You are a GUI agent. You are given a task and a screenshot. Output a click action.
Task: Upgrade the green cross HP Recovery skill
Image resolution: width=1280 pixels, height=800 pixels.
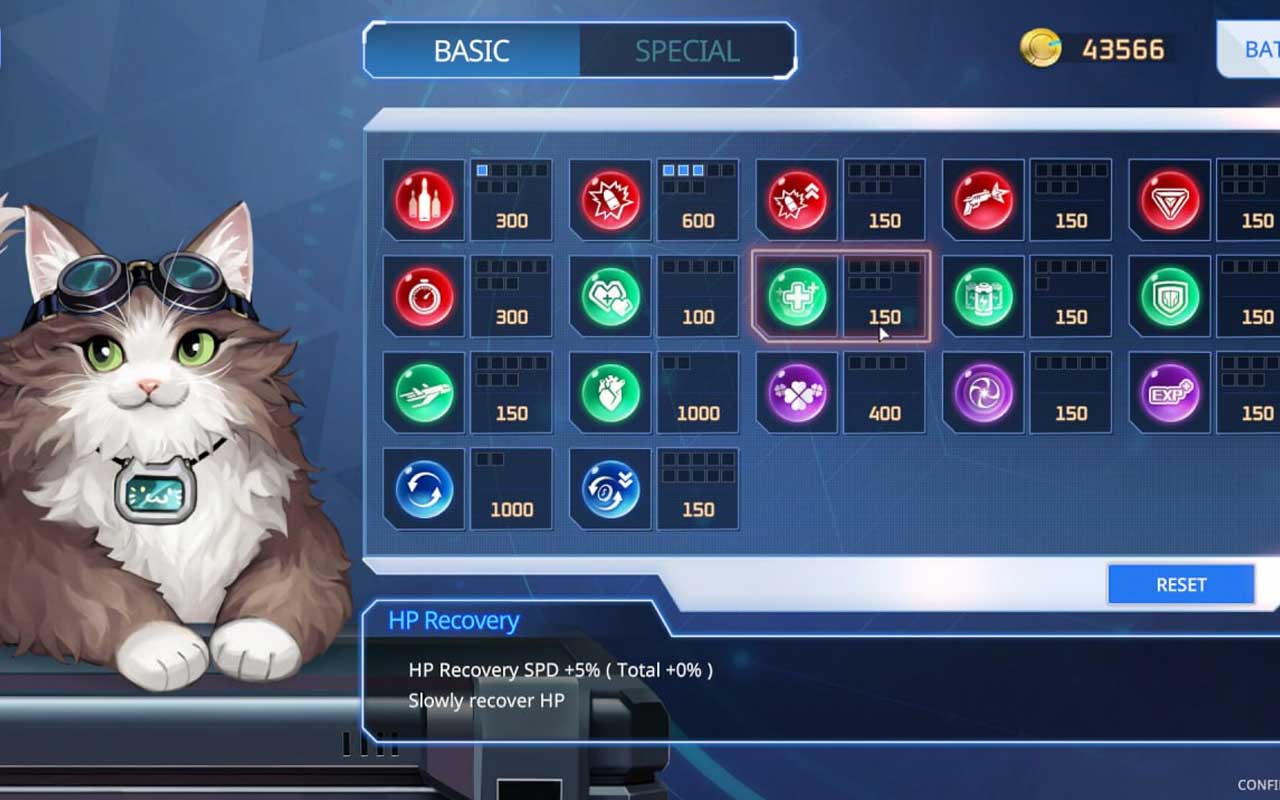[x=797, y=297]
